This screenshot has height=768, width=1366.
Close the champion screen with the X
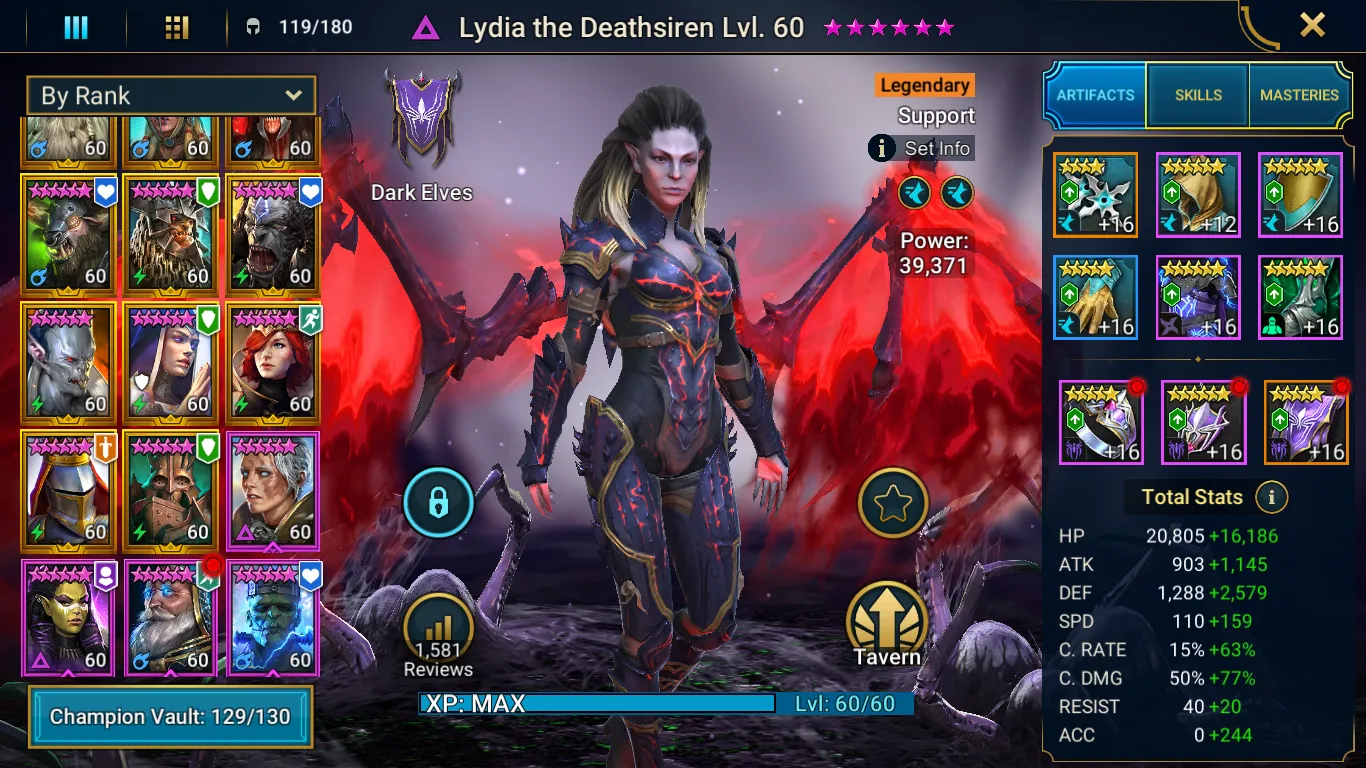(1312, 25)
